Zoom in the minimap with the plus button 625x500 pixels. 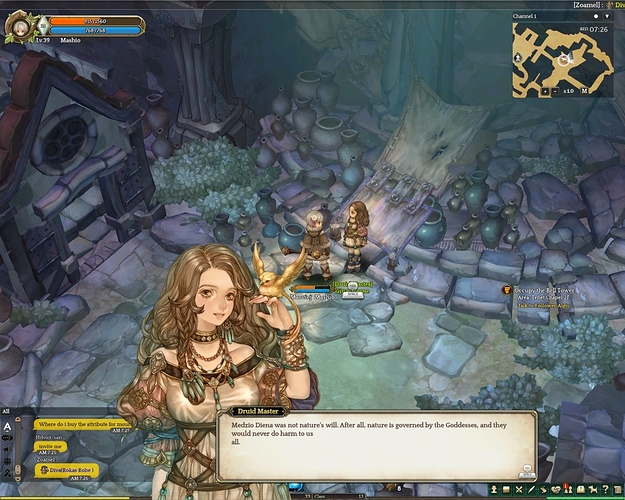[547, 90]
